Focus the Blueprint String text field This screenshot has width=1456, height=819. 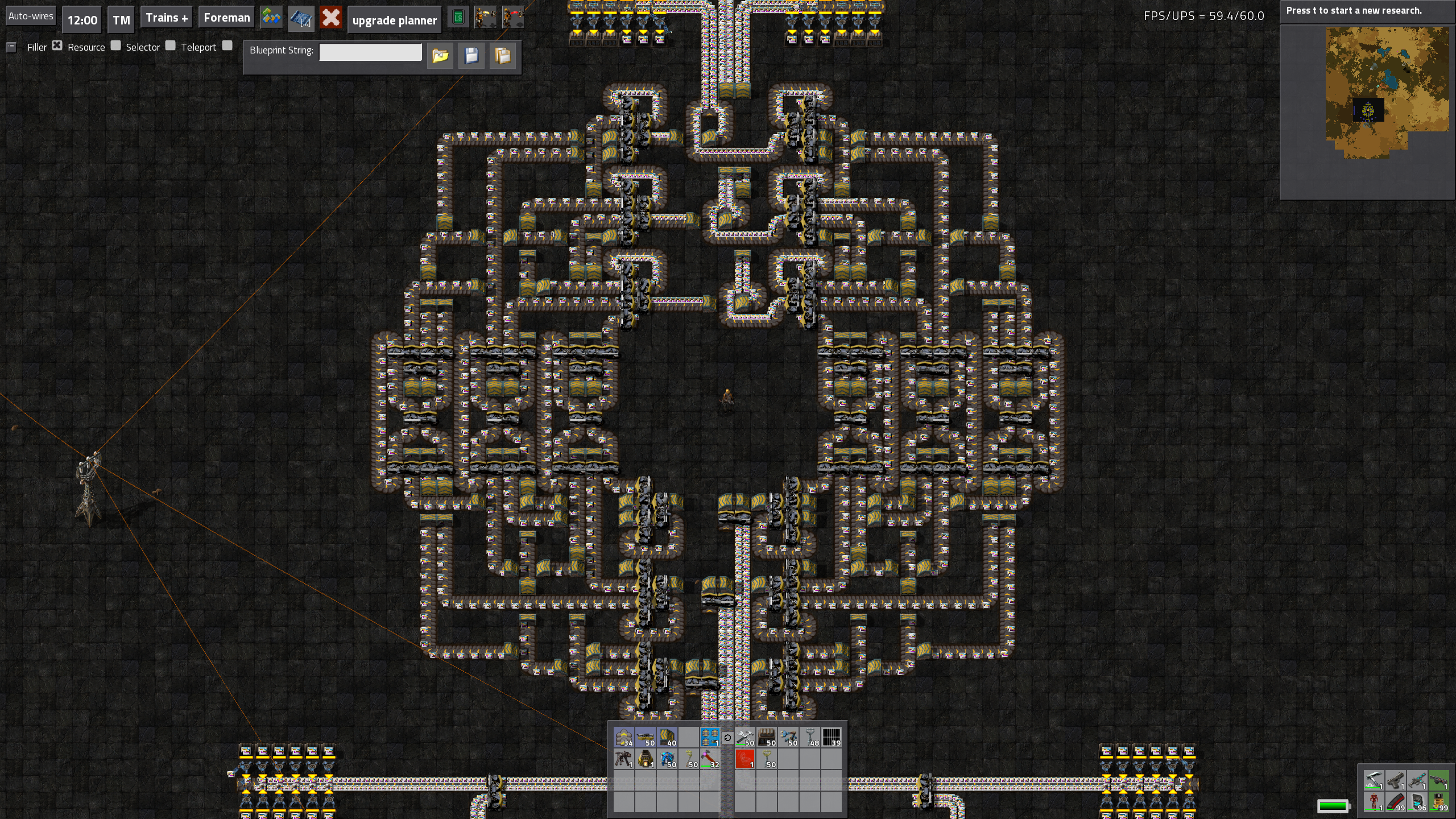pos(370,52)
